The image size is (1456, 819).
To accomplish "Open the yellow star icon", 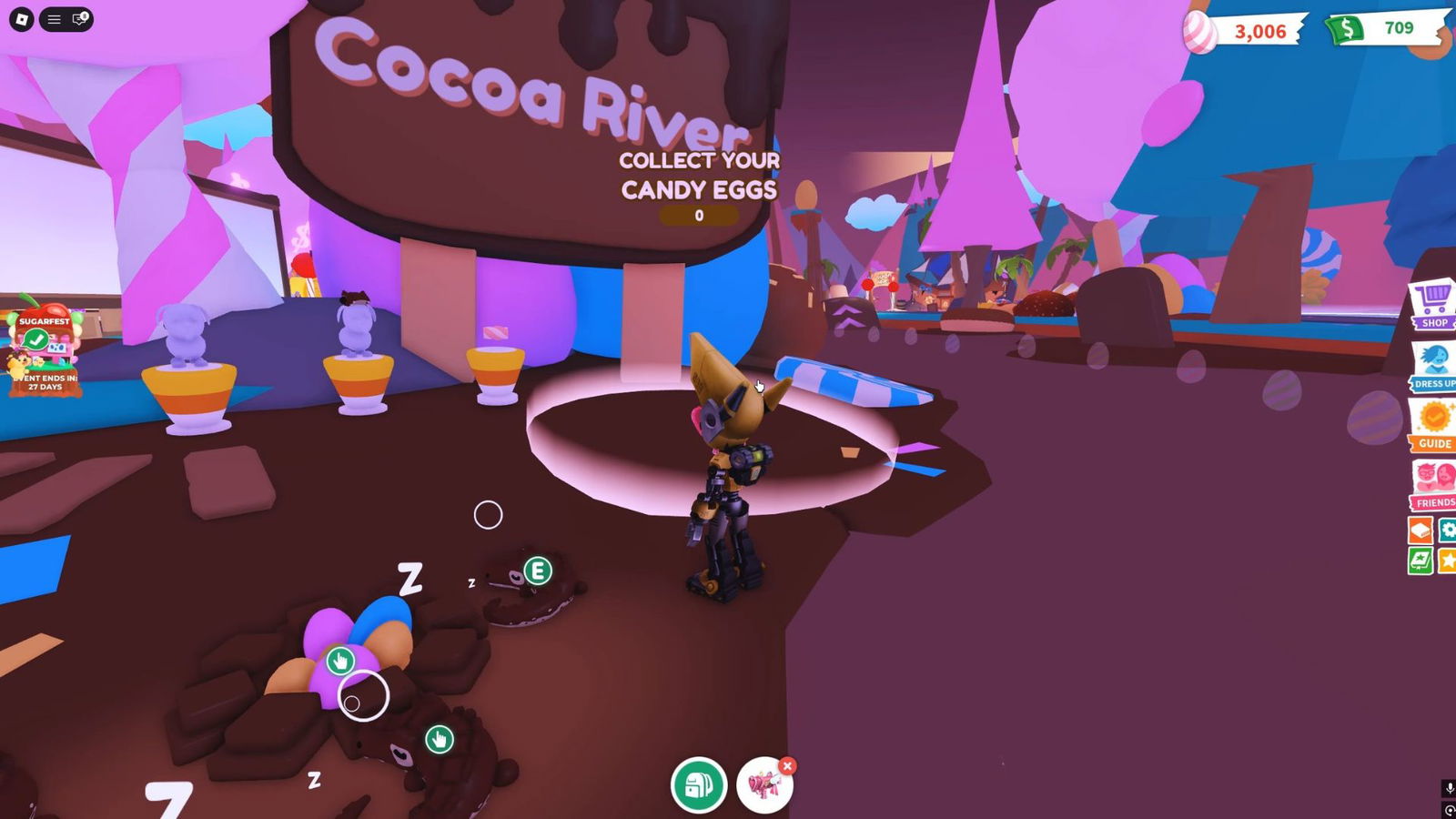I will [1447, 561].
